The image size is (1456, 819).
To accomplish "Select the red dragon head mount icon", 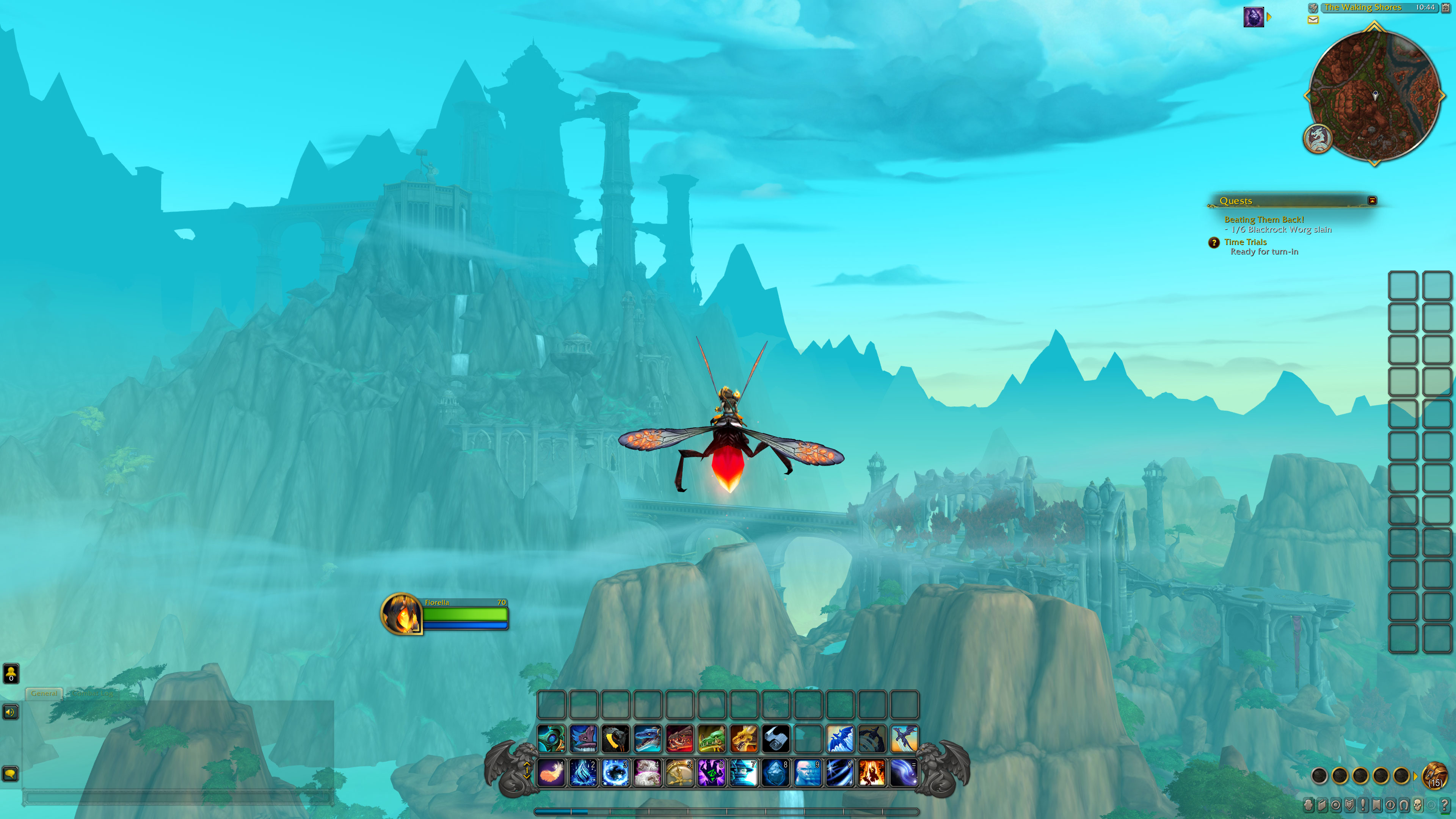I will pyautogui.click(x=679, y=739).
